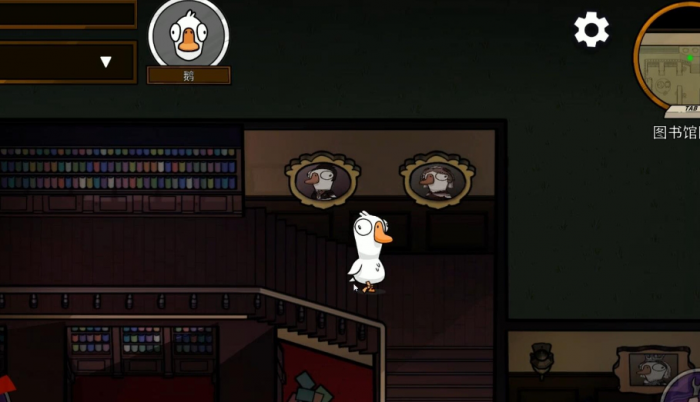Image resolution: width=700 pixels, height=402 pixels.
Task: Expand the dropdown arrow panel
Action: pyautogui.click(x=105, y=62)
